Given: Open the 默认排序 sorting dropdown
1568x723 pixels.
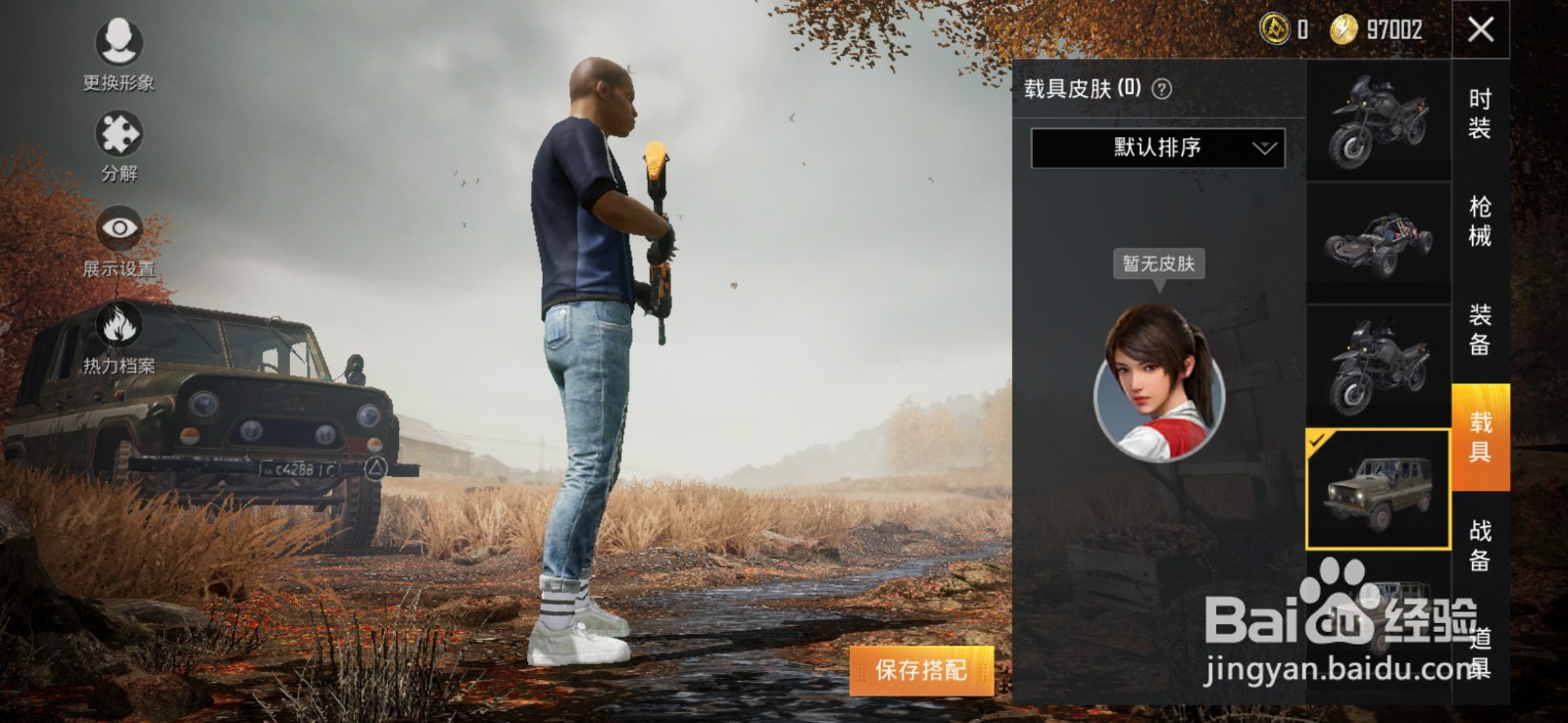Looking at the screenshot, I should (1156, 147).
